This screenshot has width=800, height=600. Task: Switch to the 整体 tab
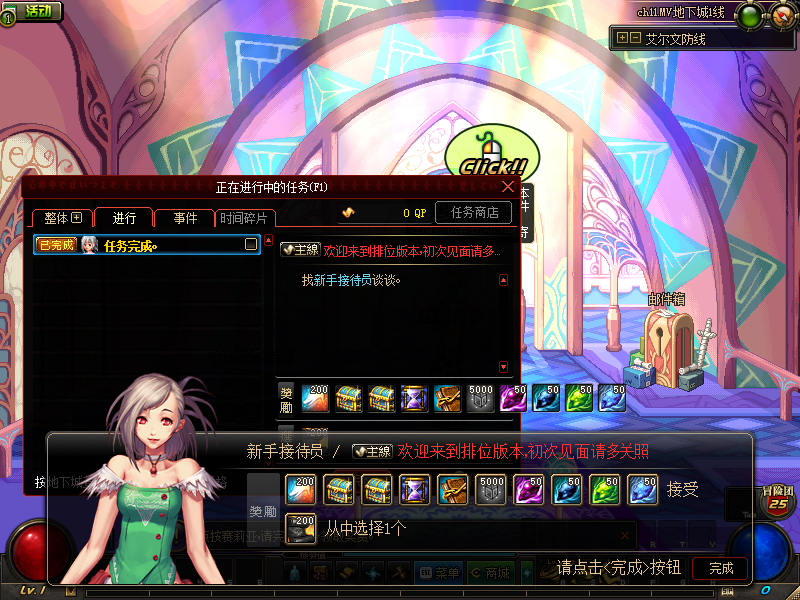coord(62,218)
